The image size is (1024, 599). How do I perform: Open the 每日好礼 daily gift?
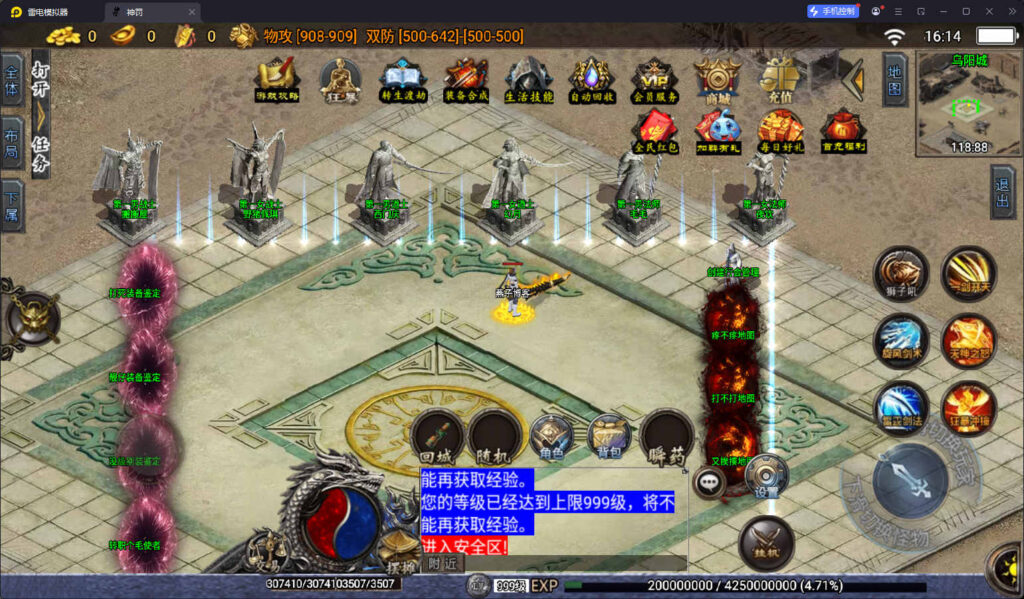point(780,130)
